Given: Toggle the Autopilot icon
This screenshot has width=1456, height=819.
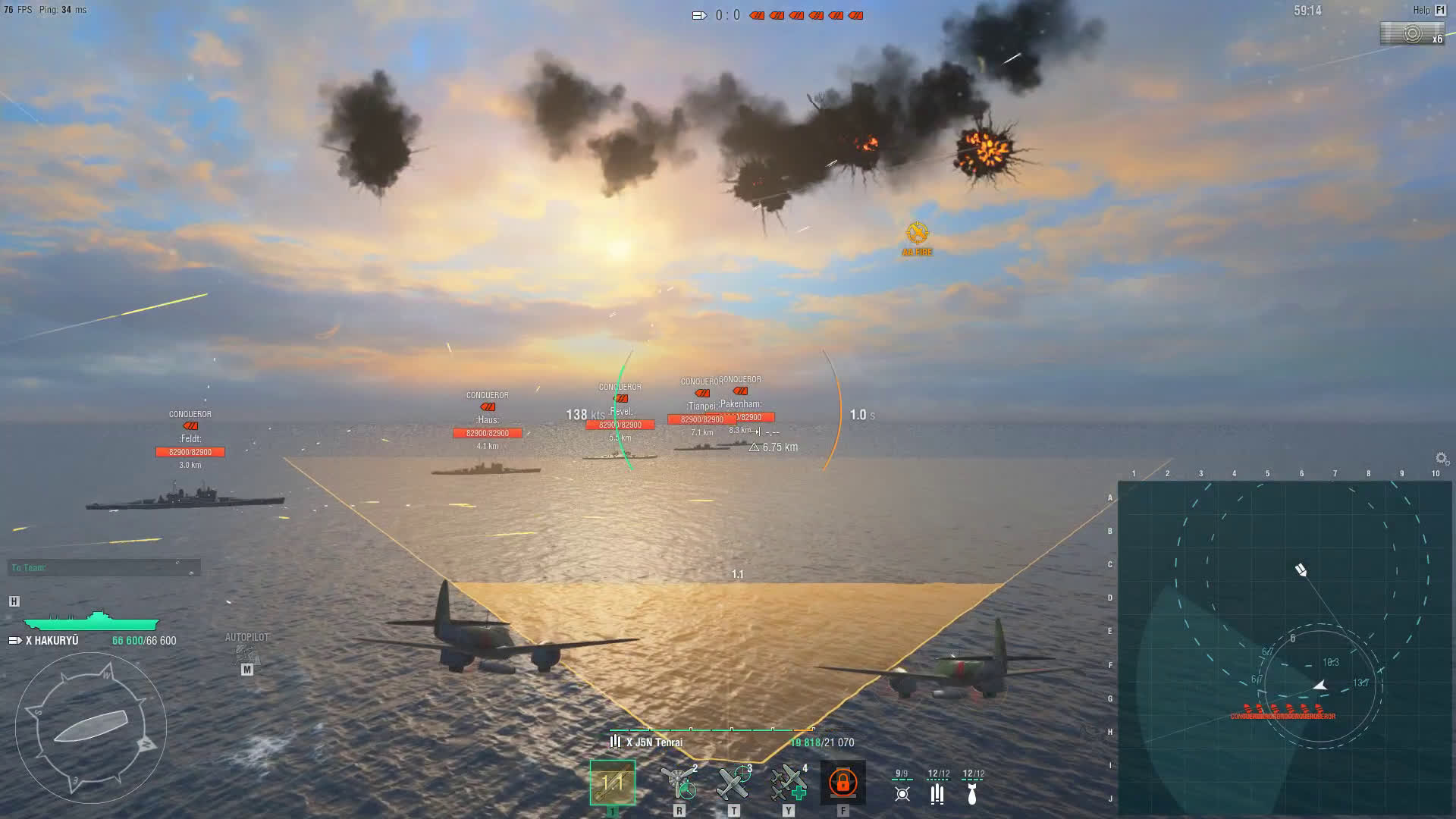Looking at the screenshot, I should [x=246, y=654].
